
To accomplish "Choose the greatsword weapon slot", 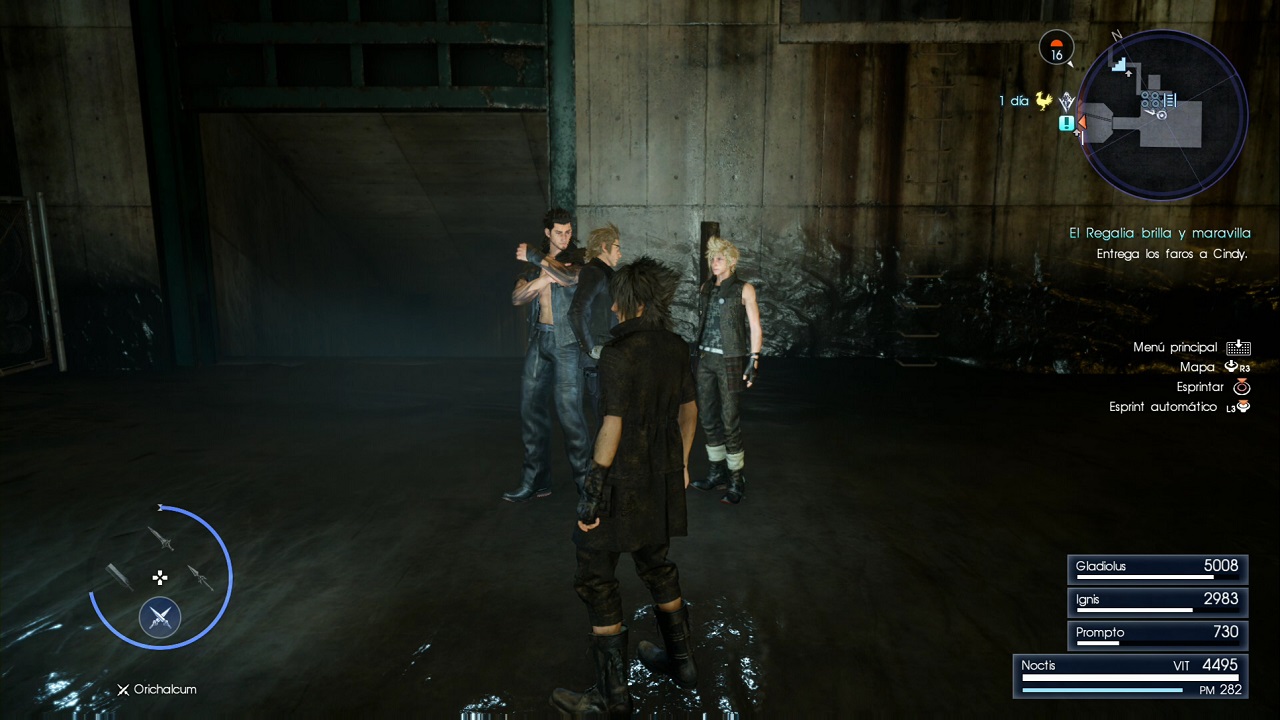I will tap(119, 577).
